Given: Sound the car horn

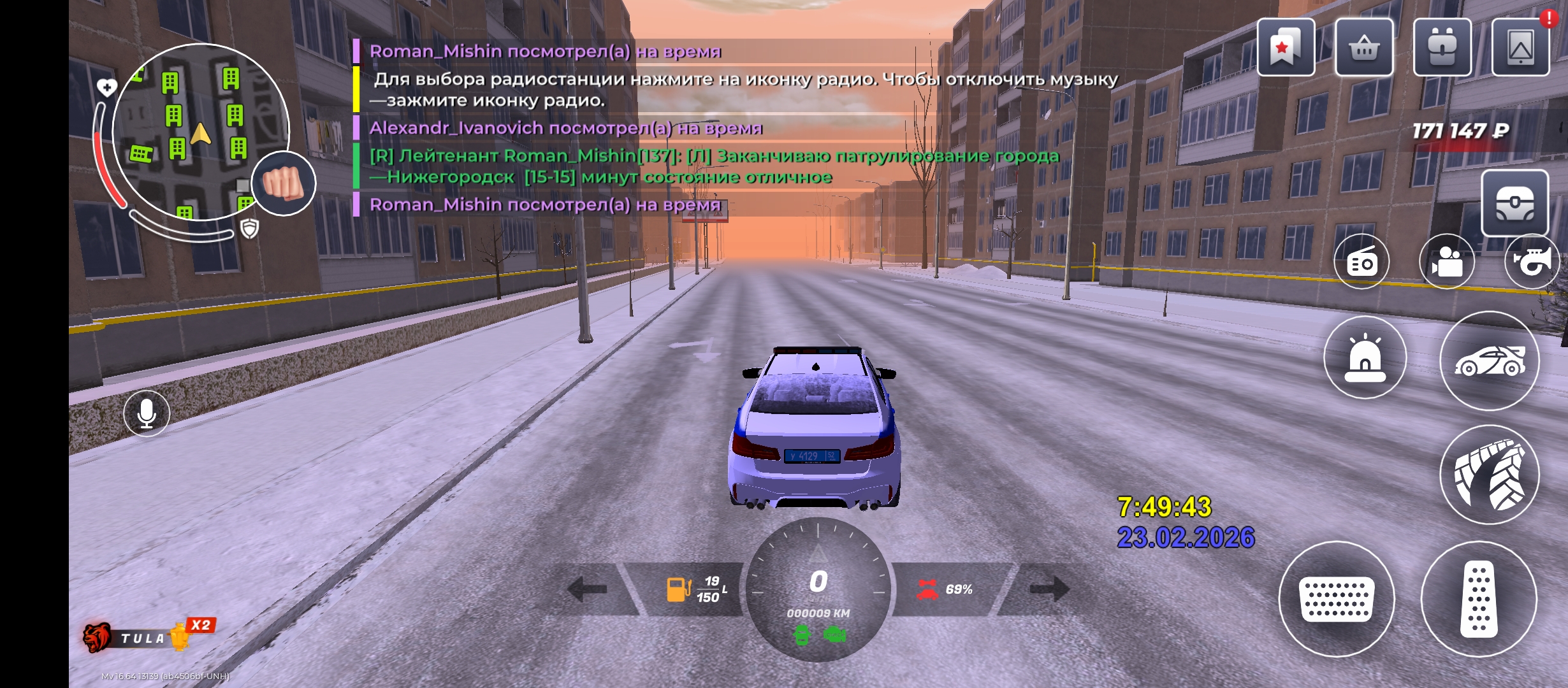Looking at the screenshot, I should [x=1532, y=262].
